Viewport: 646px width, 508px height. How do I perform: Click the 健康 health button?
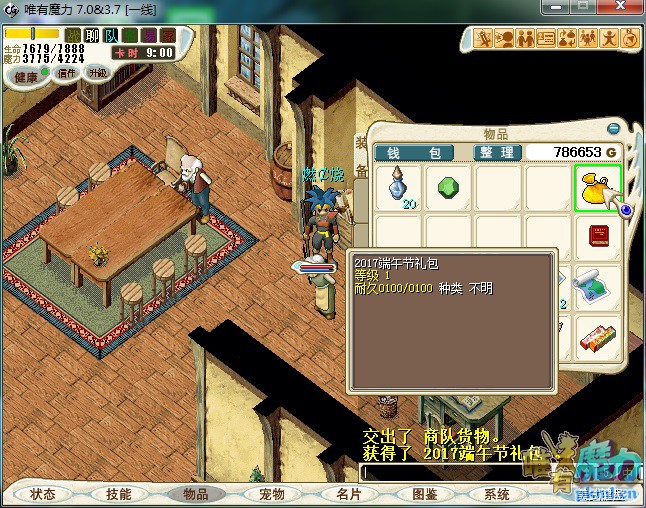coord(25,76)
